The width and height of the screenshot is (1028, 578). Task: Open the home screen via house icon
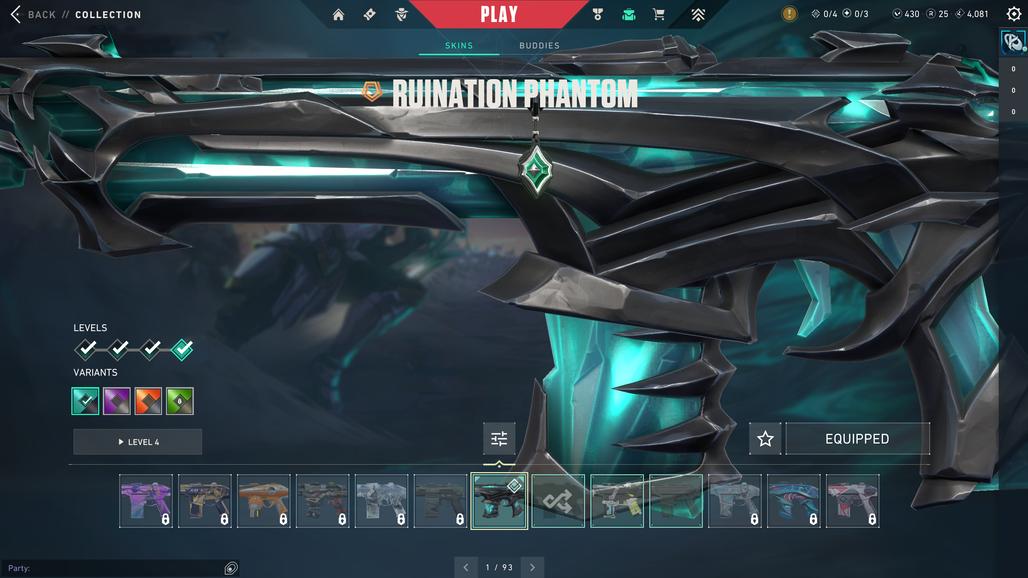point(338,15)
